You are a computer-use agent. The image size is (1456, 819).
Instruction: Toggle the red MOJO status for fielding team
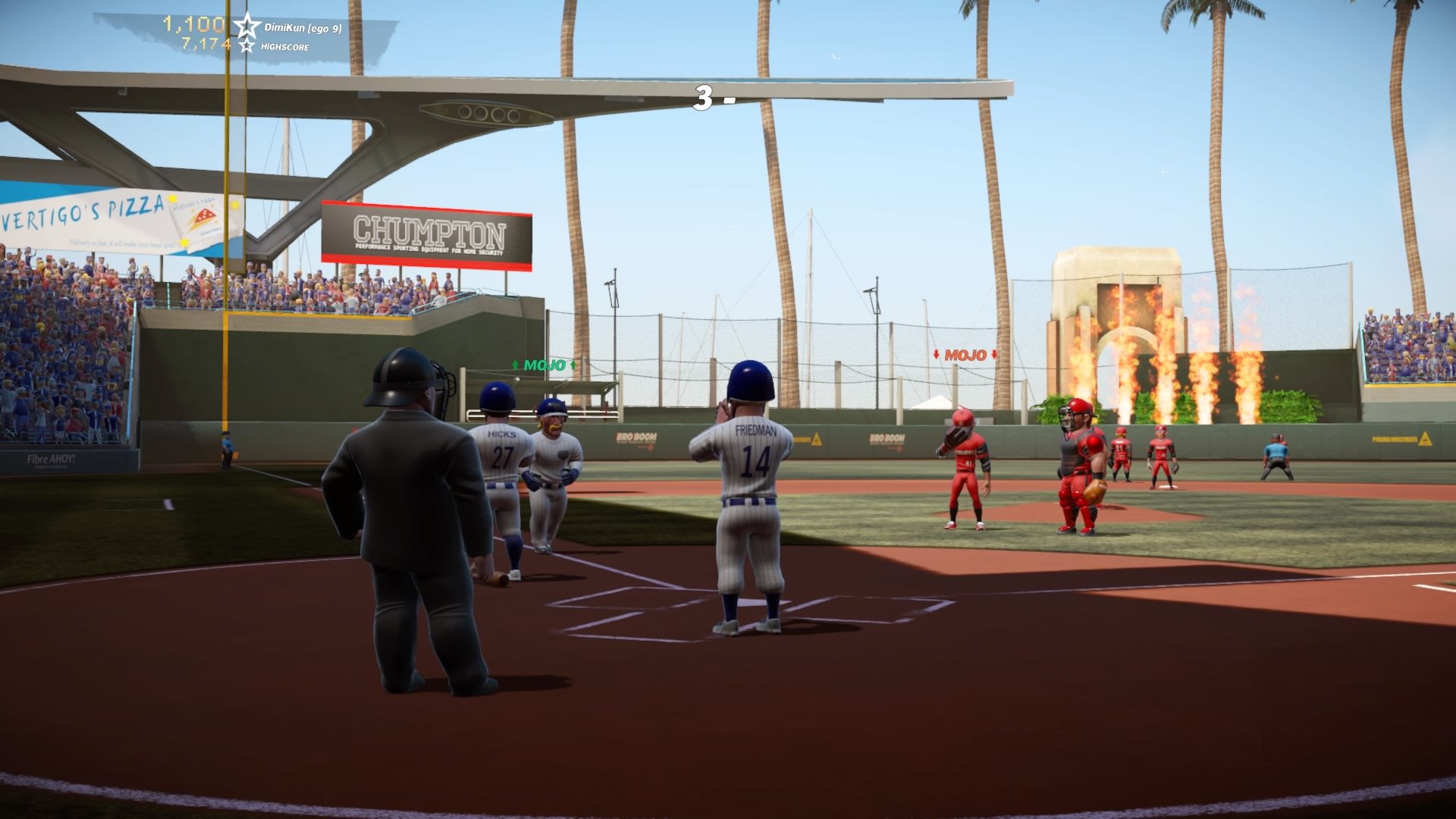point(965,353)
